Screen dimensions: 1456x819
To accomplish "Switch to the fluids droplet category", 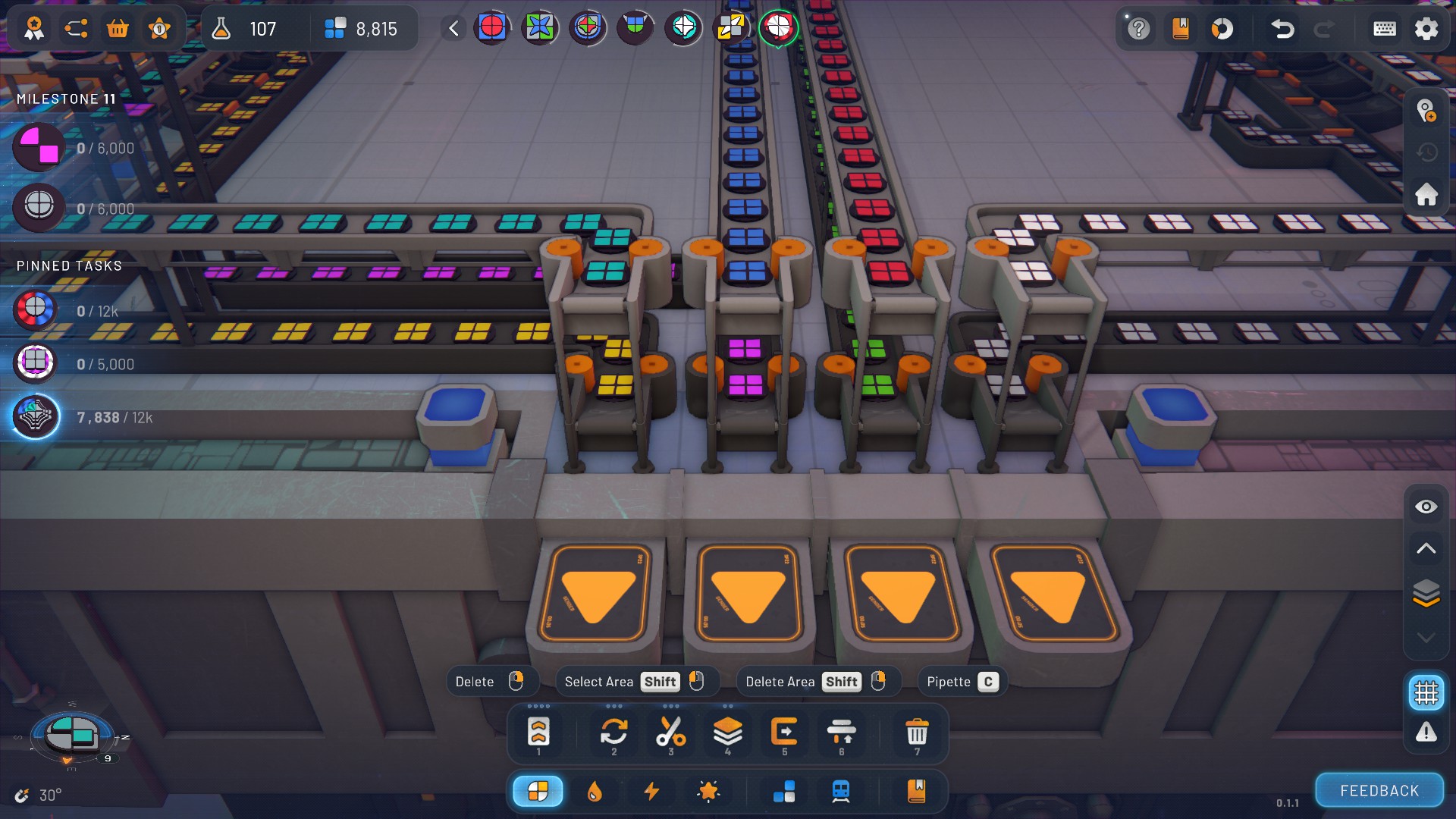I will pyautogui.click(x=595, y=791).
